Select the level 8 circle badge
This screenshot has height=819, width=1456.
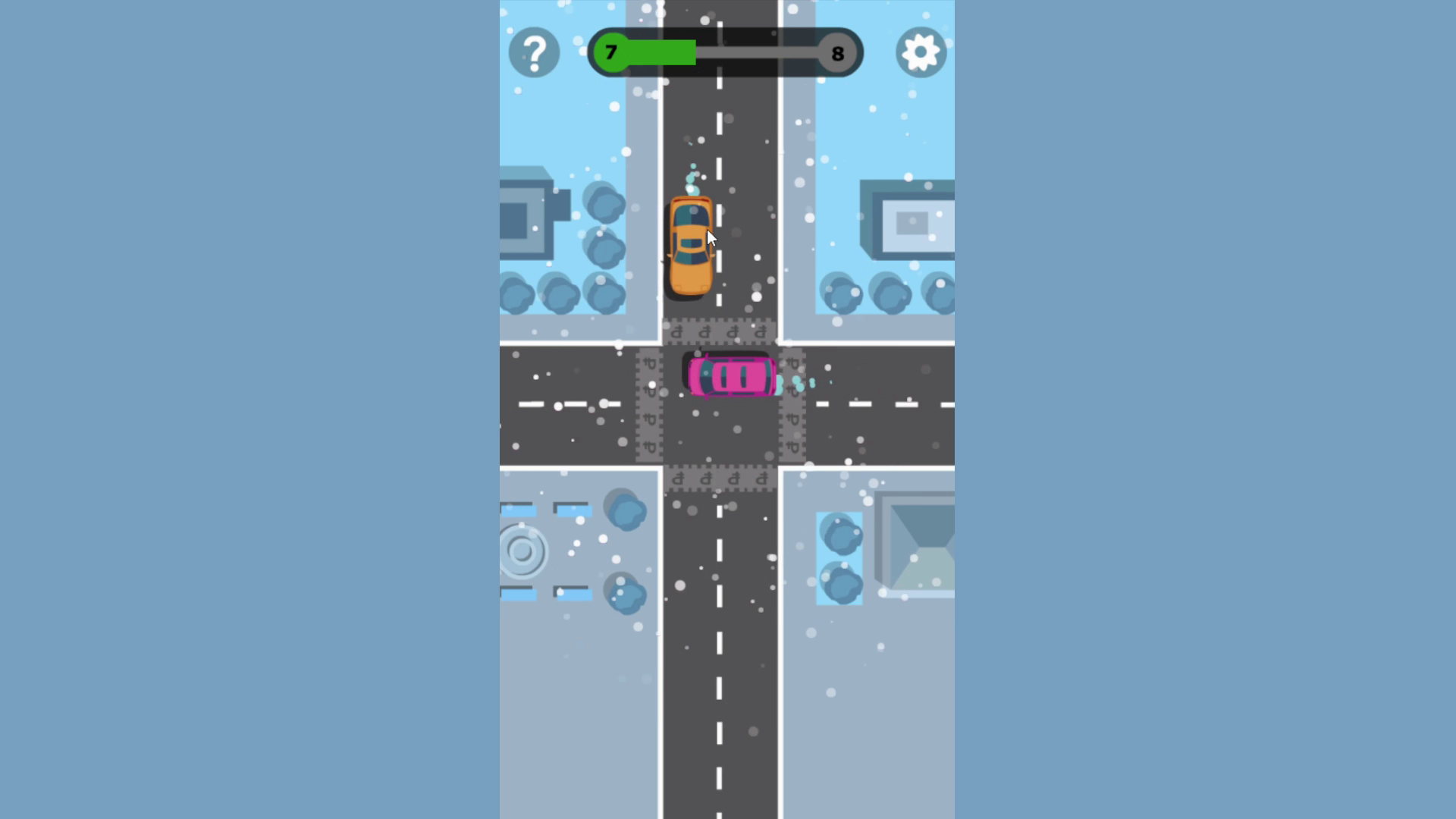tap(837, 52)
